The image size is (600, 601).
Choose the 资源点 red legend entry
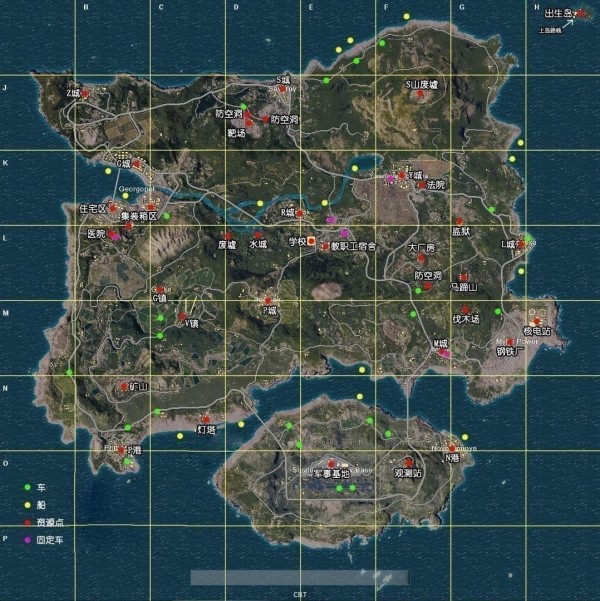[28, 522]
